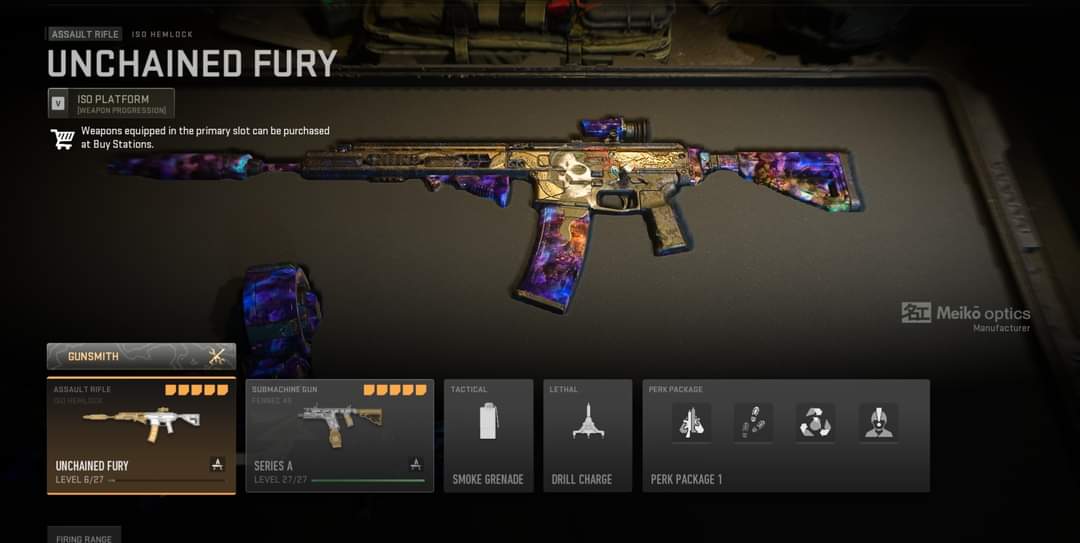Viewport: 1080px width, 543px height.
Task: Select the Unchained Fury assault rifle slot
Action: point(141,435)
